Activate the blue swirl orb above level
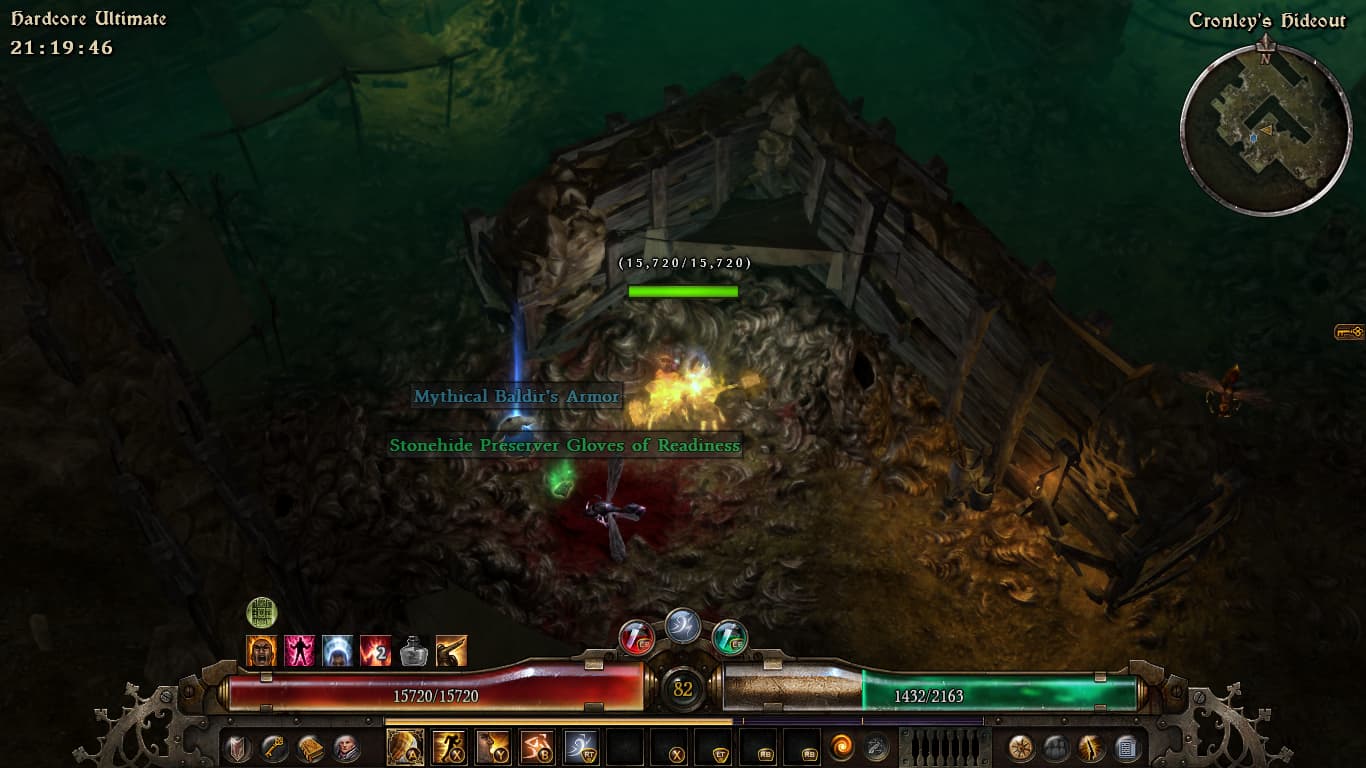 683,625
